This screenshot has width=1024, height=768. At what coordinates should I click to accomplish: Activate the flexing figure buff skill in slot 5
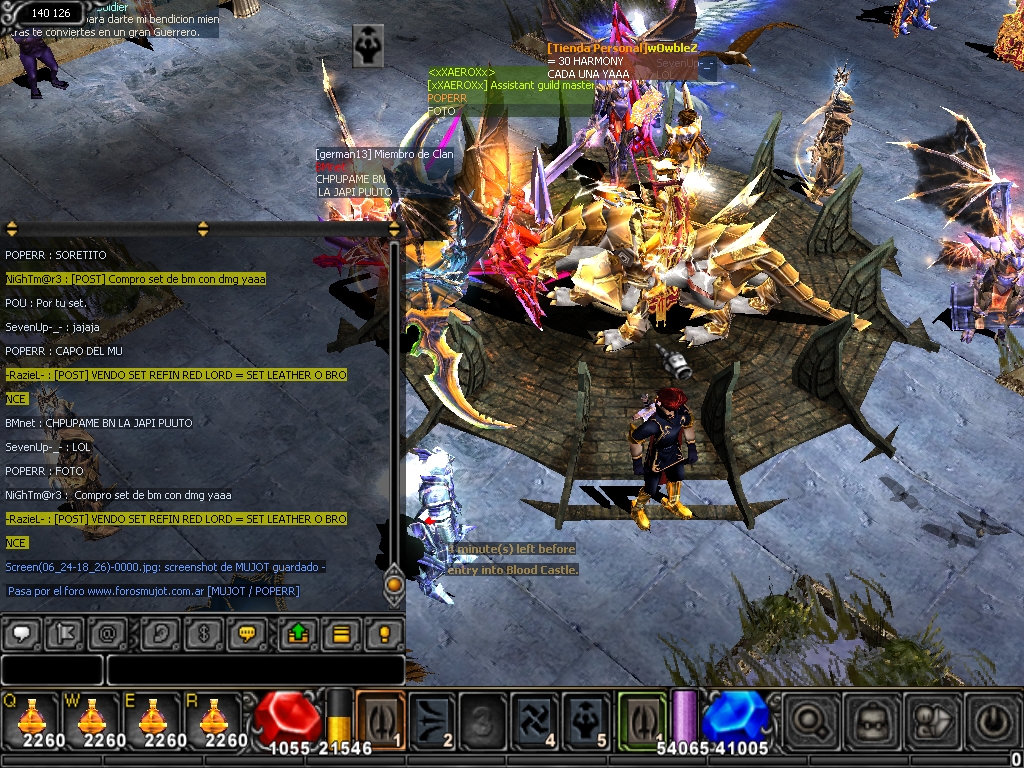(x=587, y=718)
